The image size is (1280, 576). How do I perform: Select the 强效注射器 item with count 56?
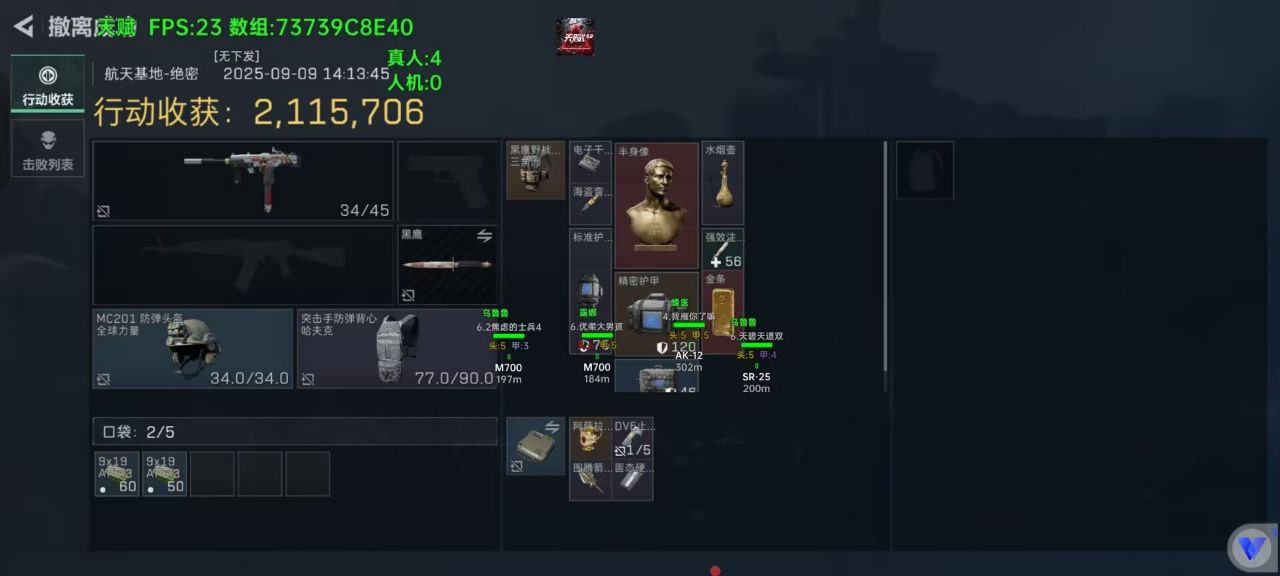723,249
